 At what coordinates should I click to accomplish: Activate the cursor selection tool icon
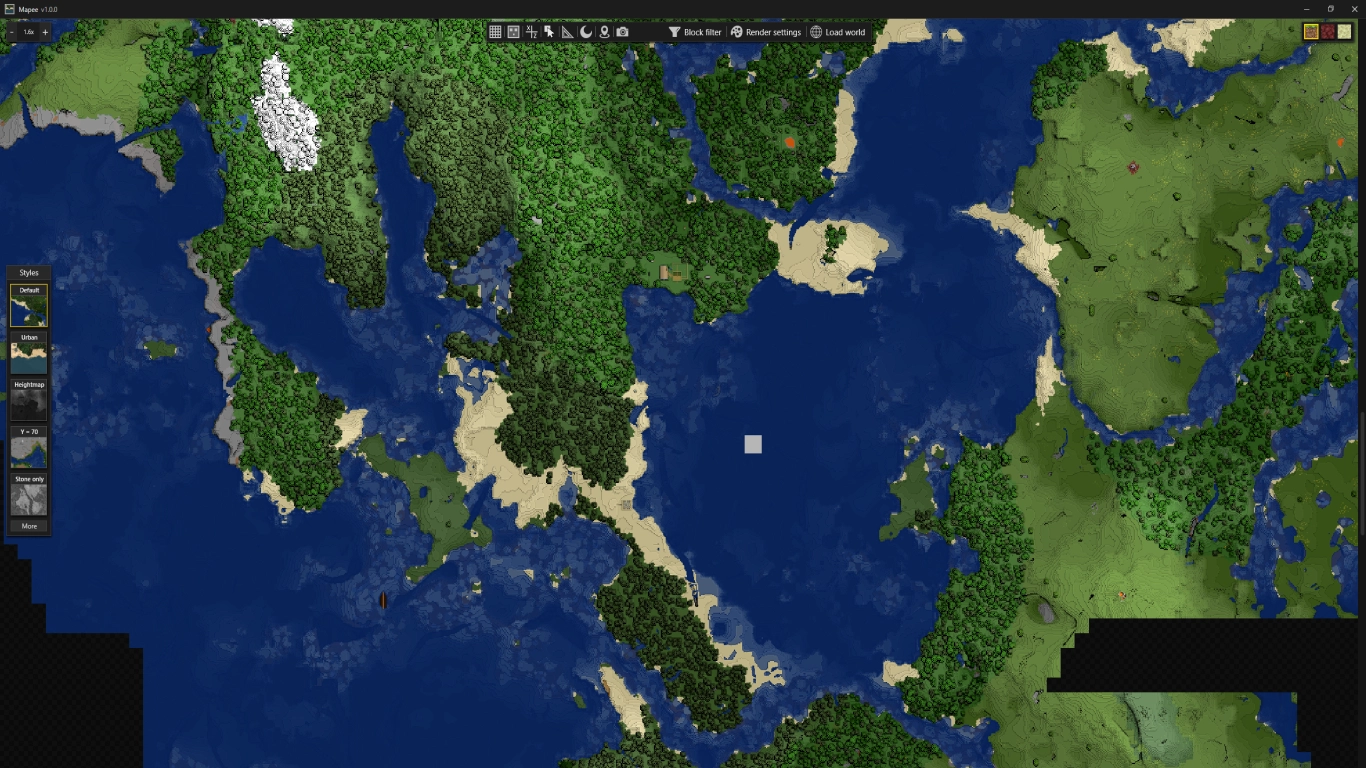click(x=549, y=31)
